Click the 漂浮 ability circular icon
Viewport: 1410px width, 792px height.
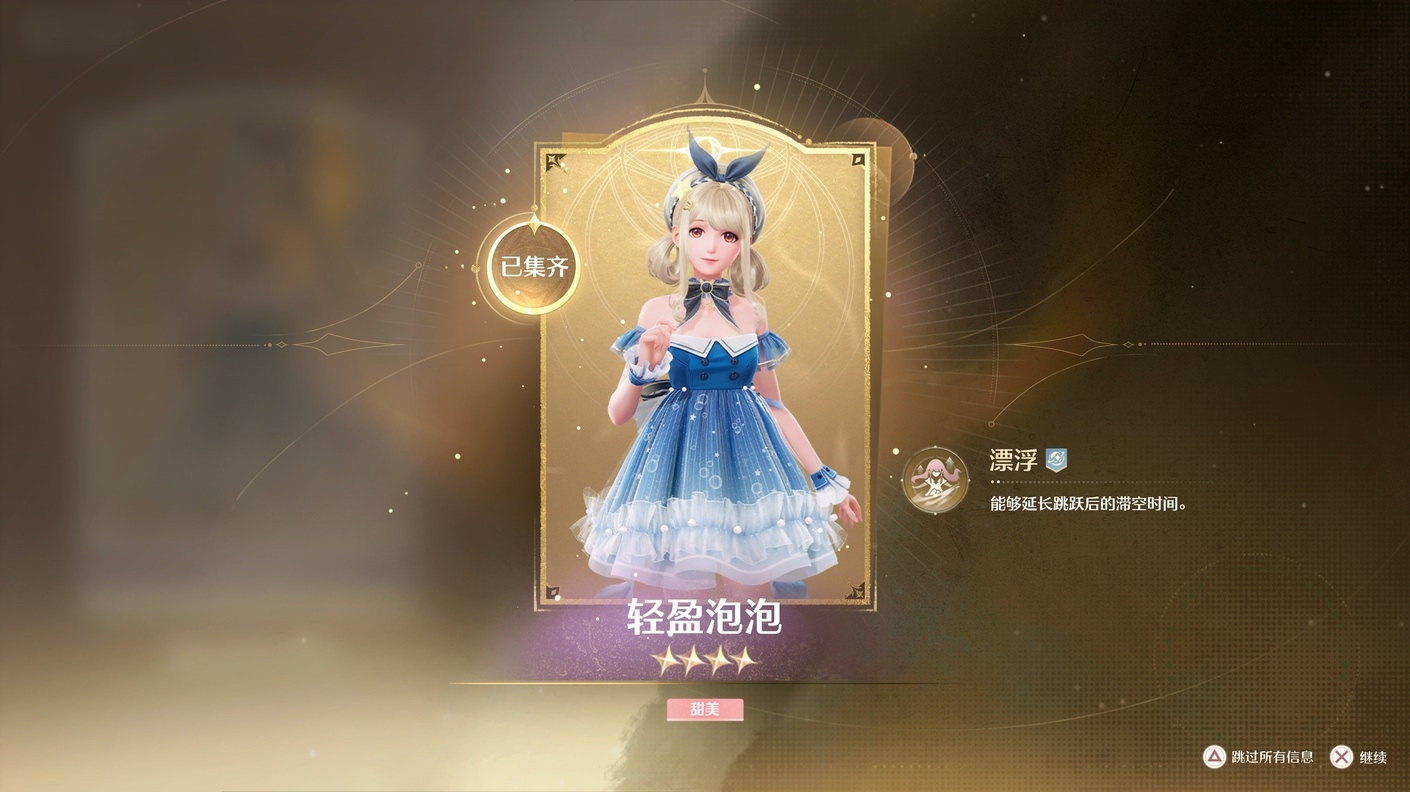click(934, 482)
